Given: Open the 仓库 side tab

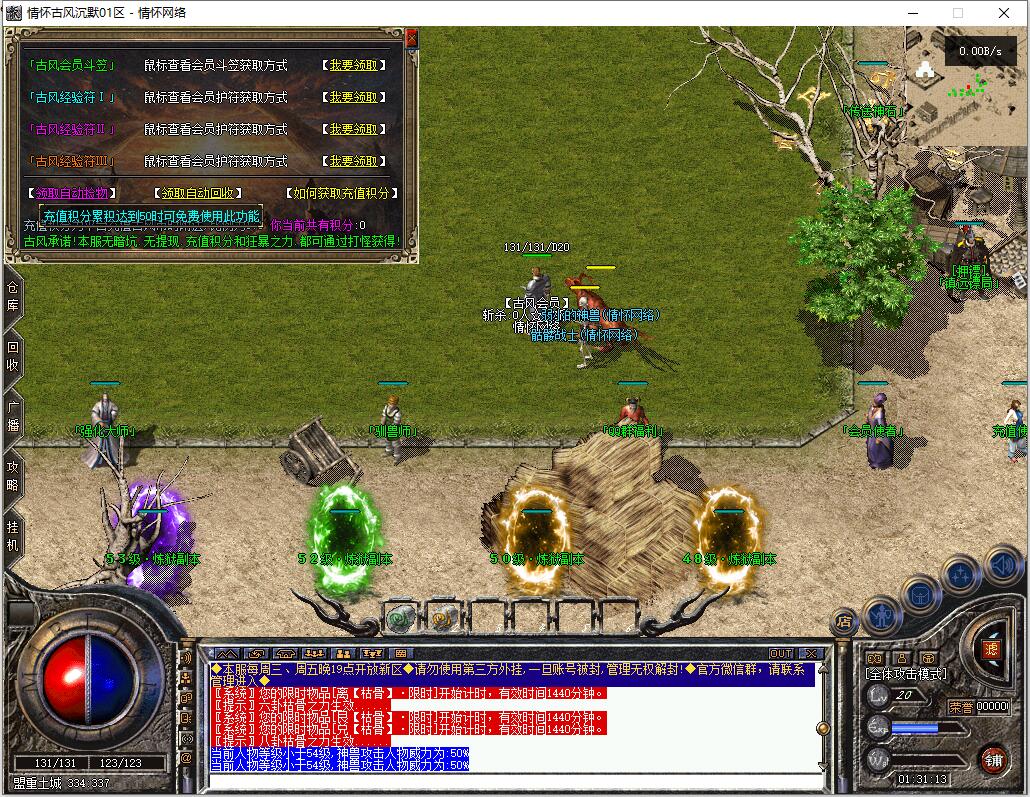Looking at the screenshot, I should coord(13,297).
